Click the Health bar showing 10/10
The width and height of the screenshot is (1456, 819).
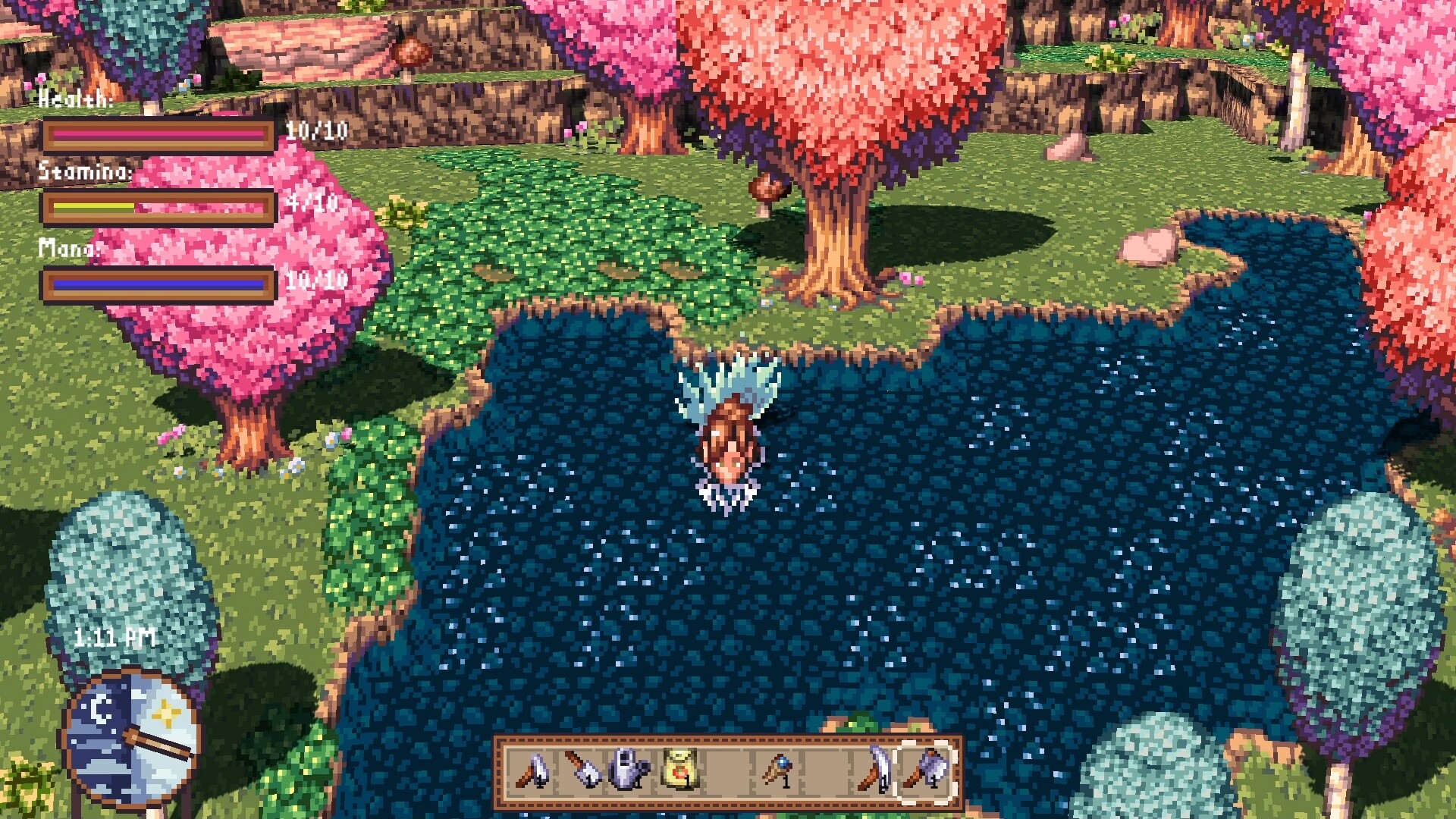pyautogui.click(x=159, y=133)
